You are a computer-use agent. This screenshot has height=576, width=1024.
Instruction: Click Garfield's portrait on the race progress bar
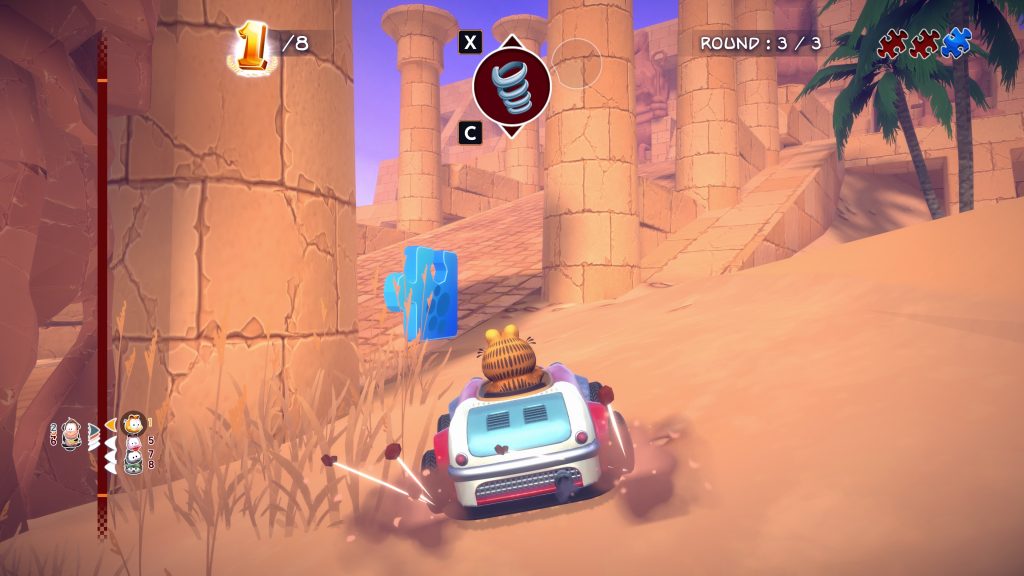133,423
